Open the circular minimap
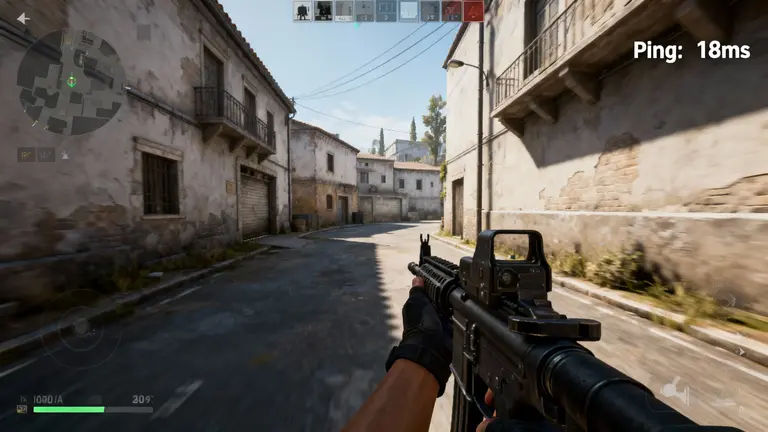Image resolution: width=768 pixels, height=432 pixels. coord(71,82)
